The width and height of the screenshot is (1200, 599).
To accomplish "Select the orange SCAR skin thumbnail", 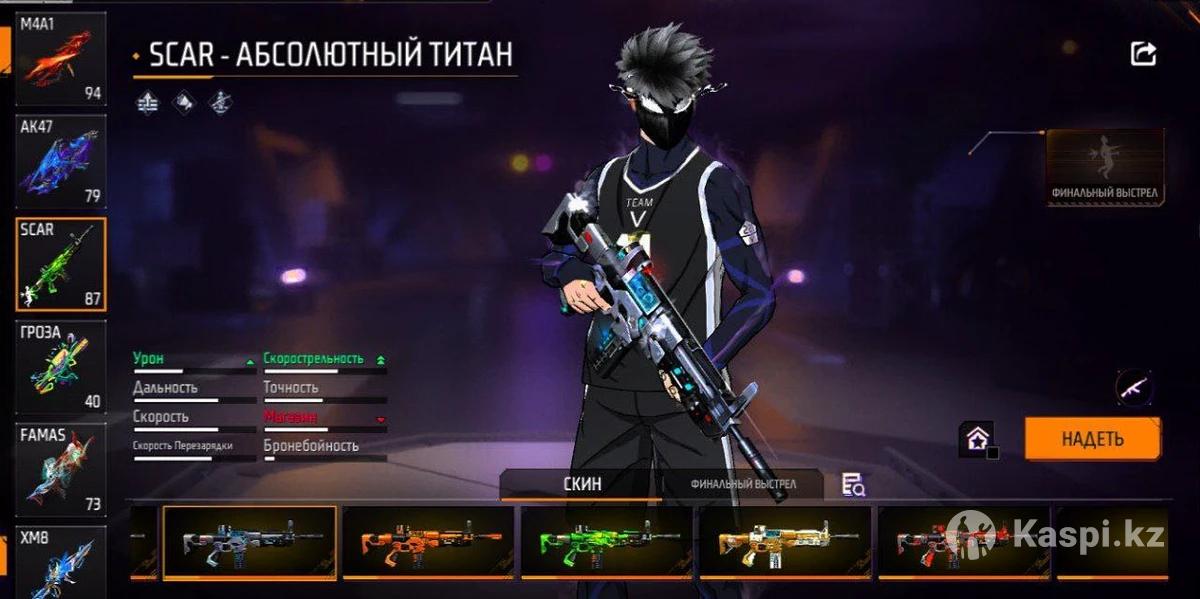I will click(x=428, y=541).
